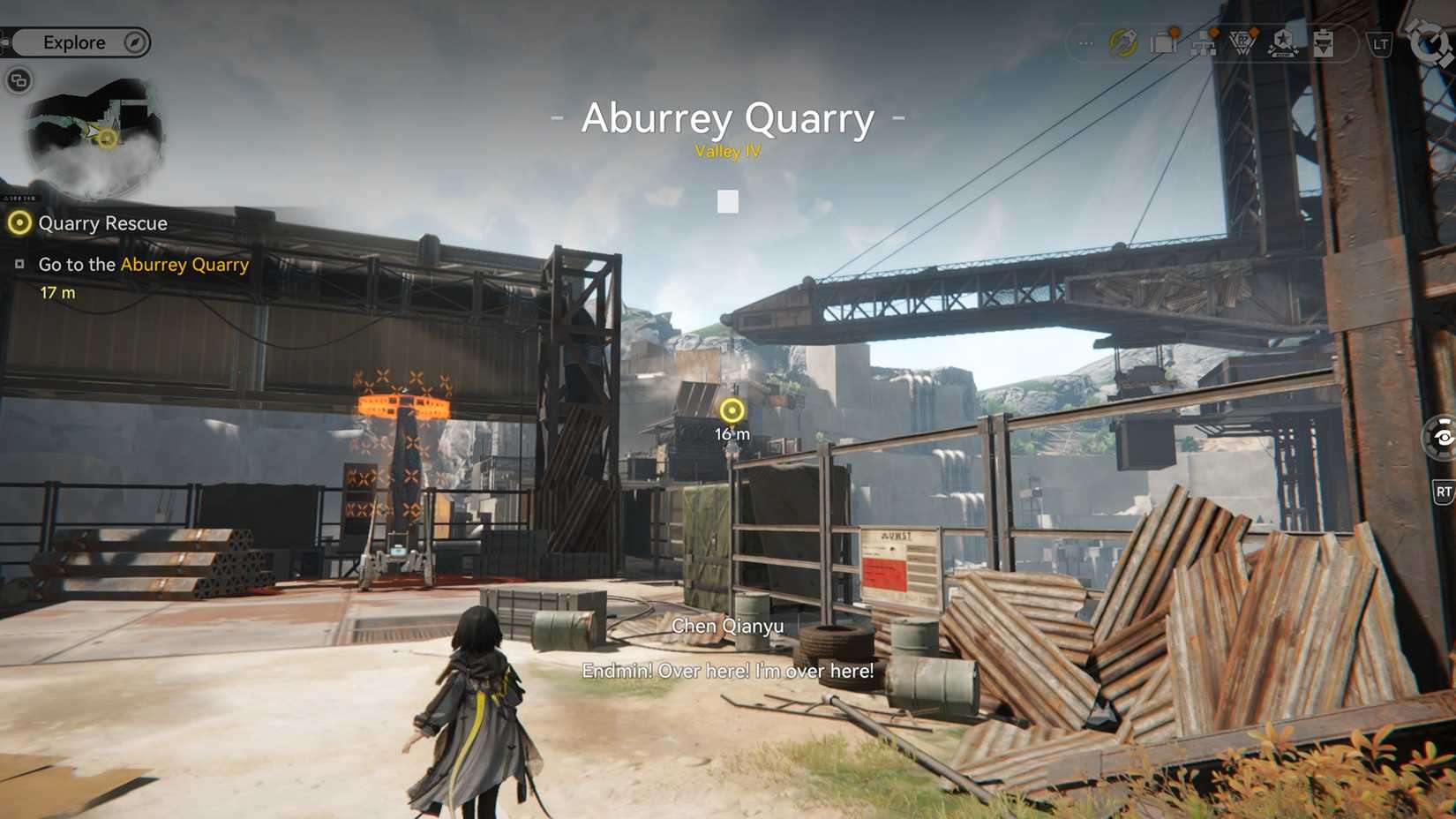Expand the ellipsis menu in the top bar

click(1084, 41)
